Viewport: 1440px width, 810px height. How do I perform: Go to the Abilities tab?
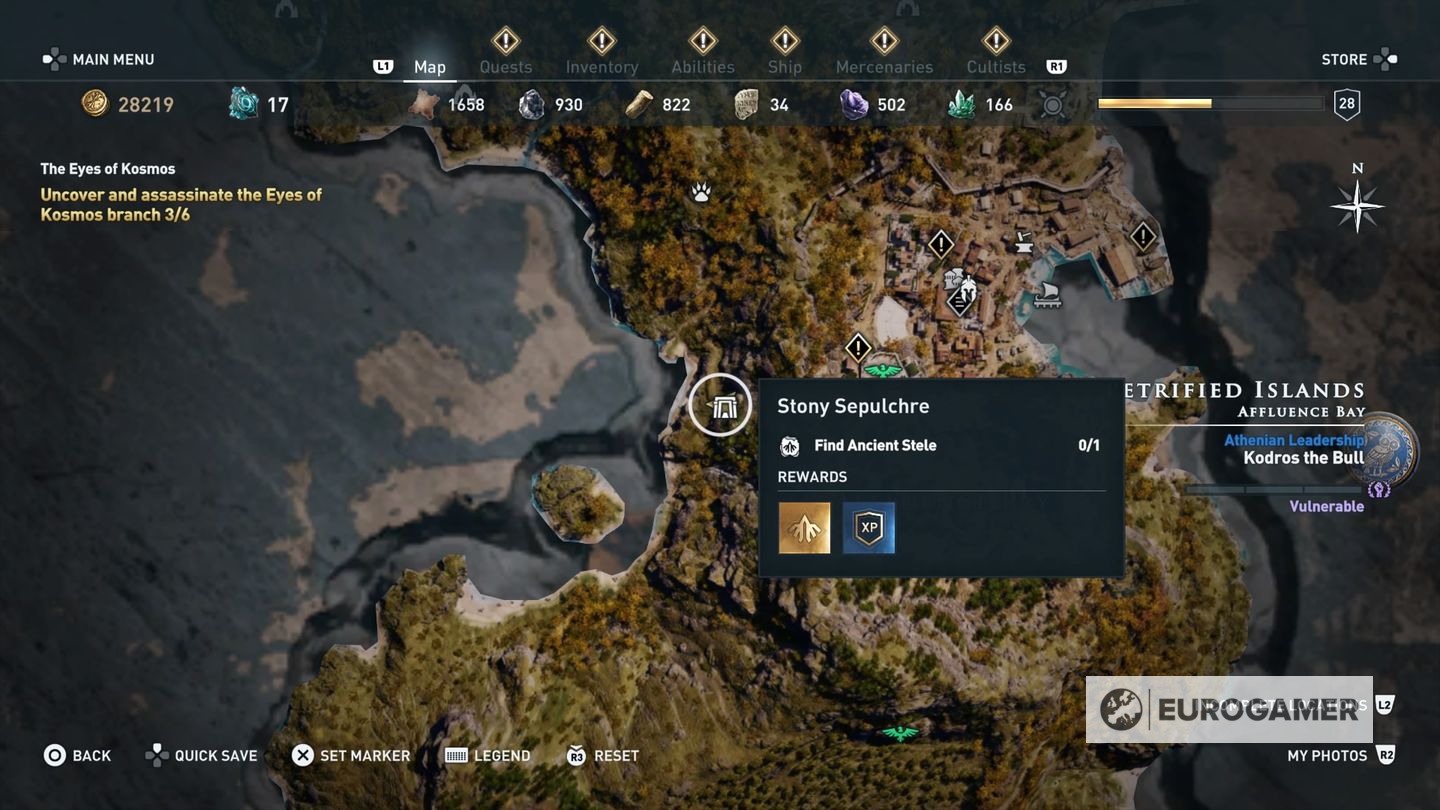pos(702,66)
